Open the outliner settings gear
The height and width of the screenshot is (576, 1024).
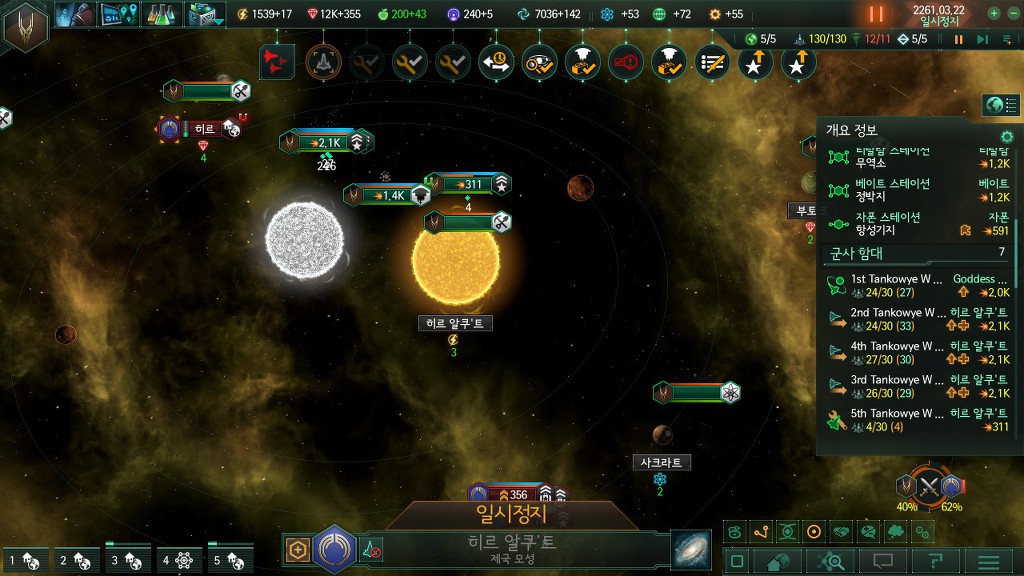click(1007, 136)
